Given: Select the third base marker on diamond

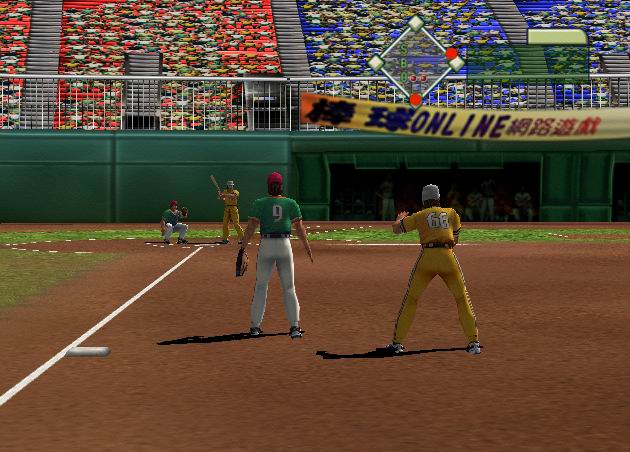Looking at the screenshot, I should click(376, 62).
